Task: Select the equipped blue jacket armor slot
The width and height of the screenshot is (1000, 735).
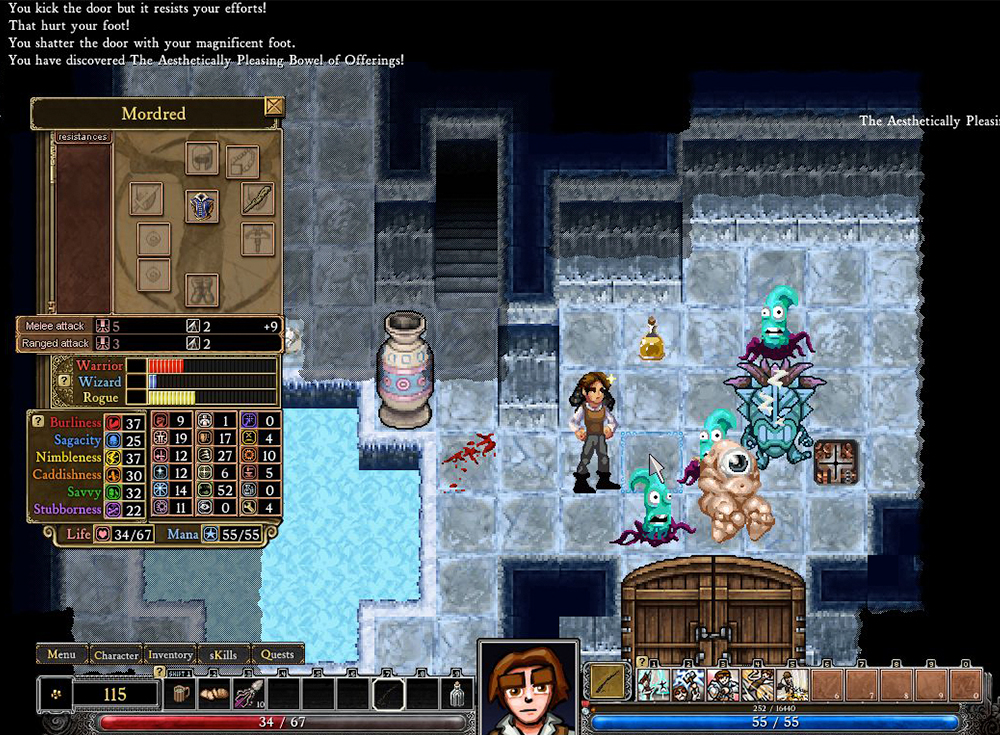Action: pos(203,206)
